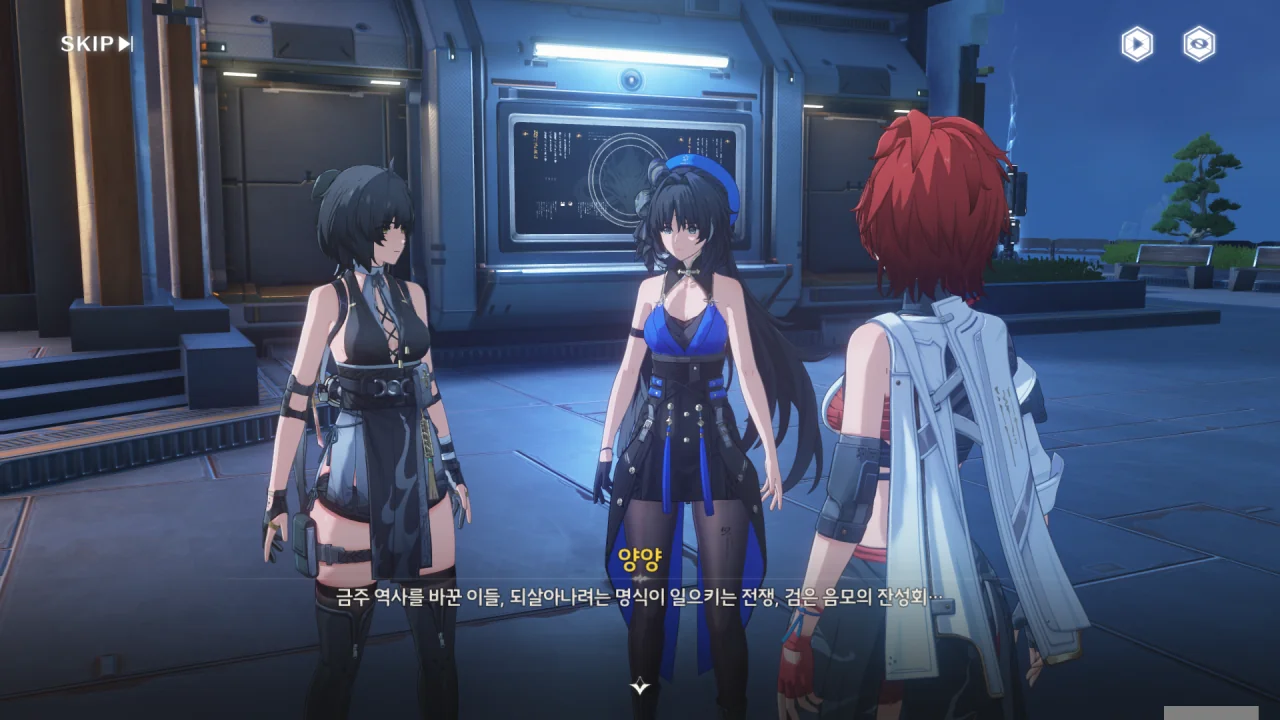Toggle dialogue auto-play hexagon button
Image resolution: width=1280 pixels, height=720 pixels.
pos(1136,44)
